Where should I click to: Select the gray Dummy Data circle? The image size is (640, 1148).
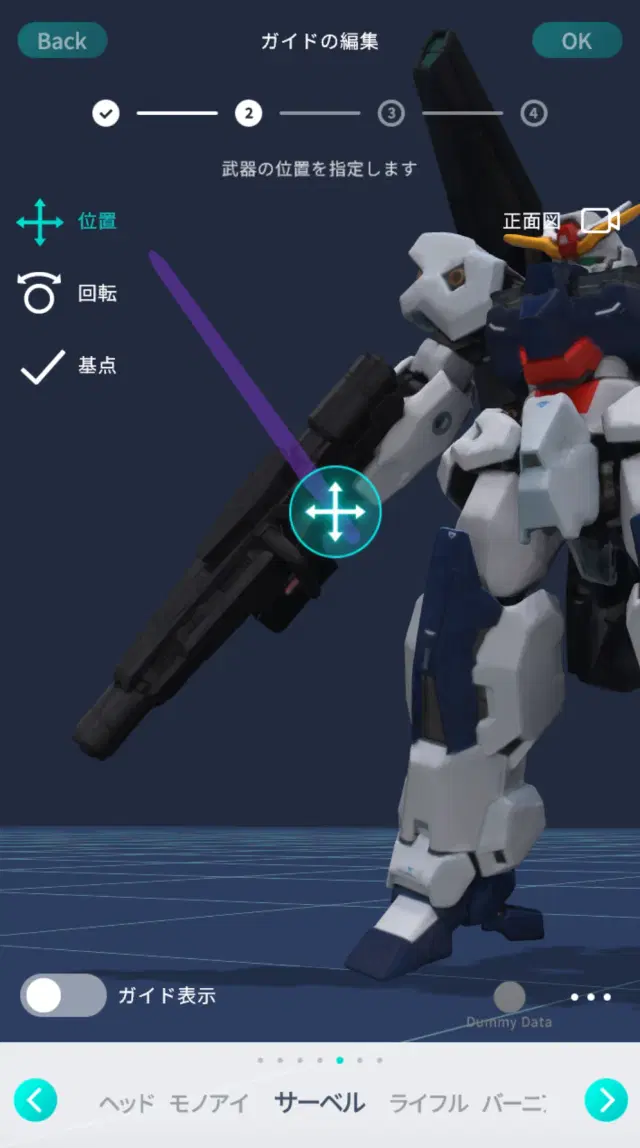point(509,997)
